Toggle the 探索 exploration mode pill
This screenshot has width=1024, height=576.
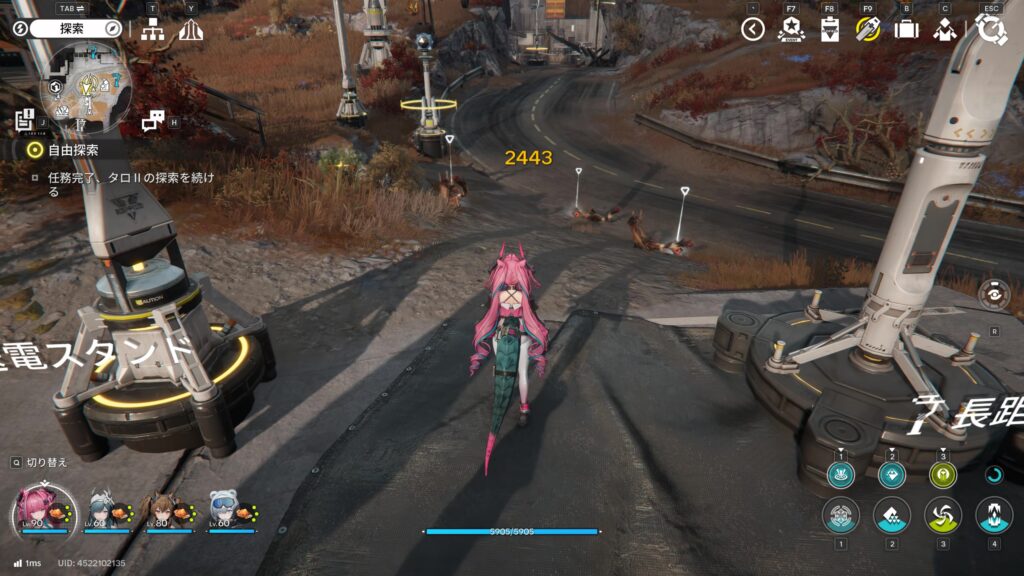click(76, 29)
